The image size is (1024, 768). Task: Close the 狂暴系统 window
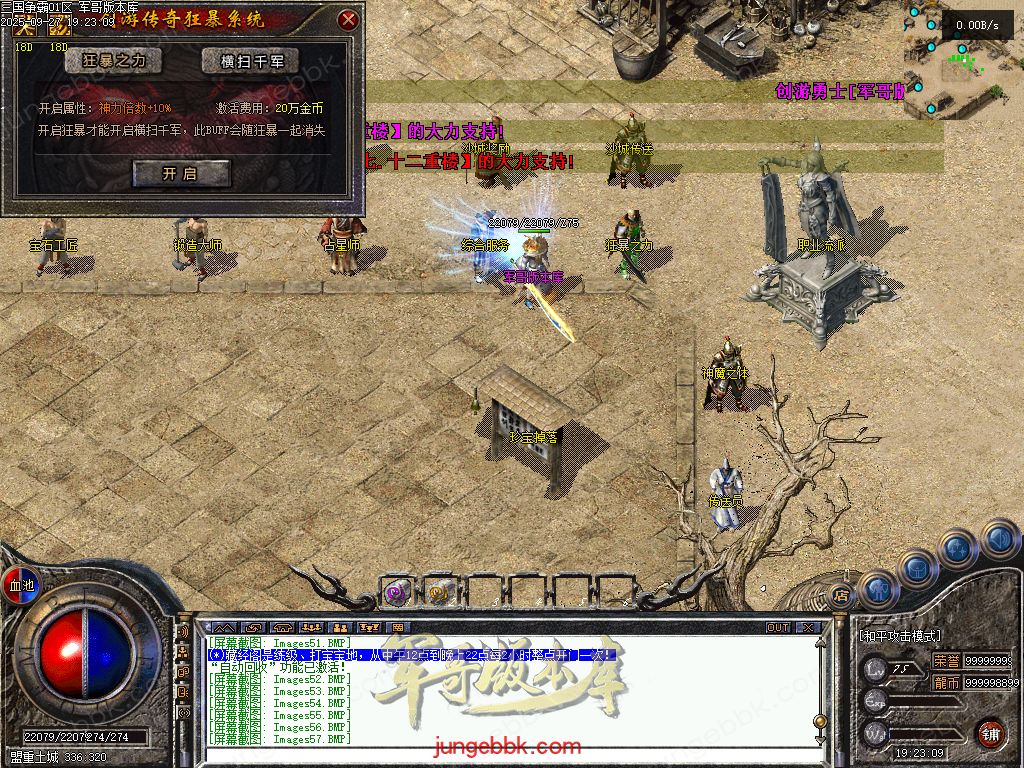point(348,19)
